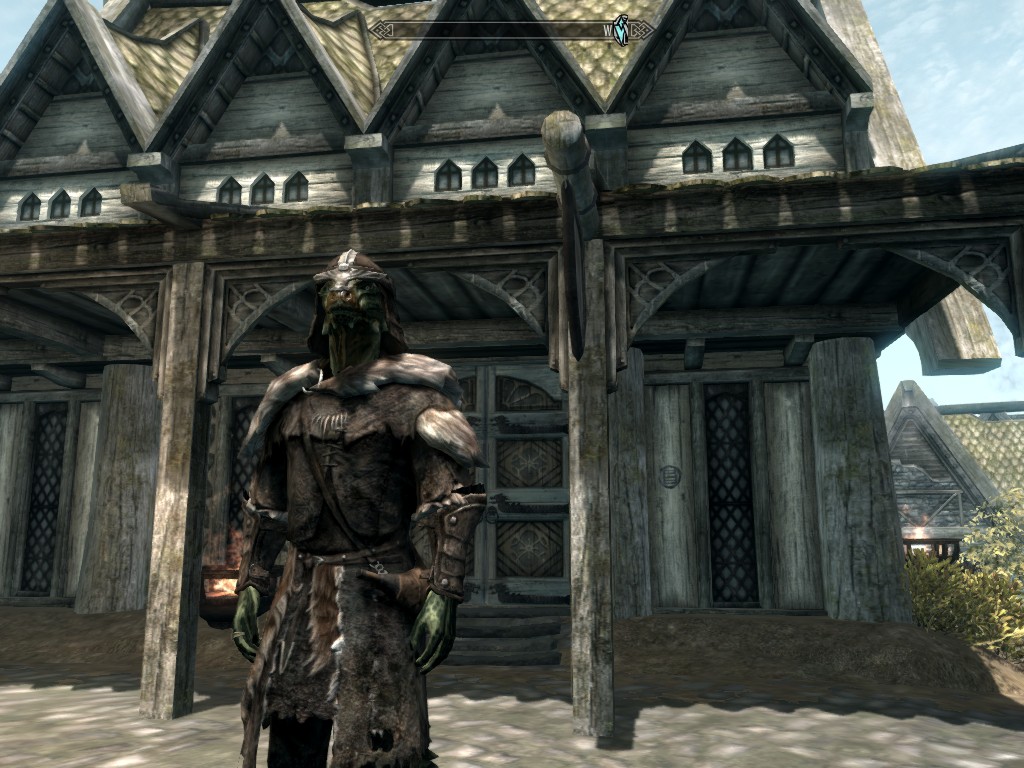Select the blue crystal marker on the compass
This screenshot has width=1024, height=768.
622,30
